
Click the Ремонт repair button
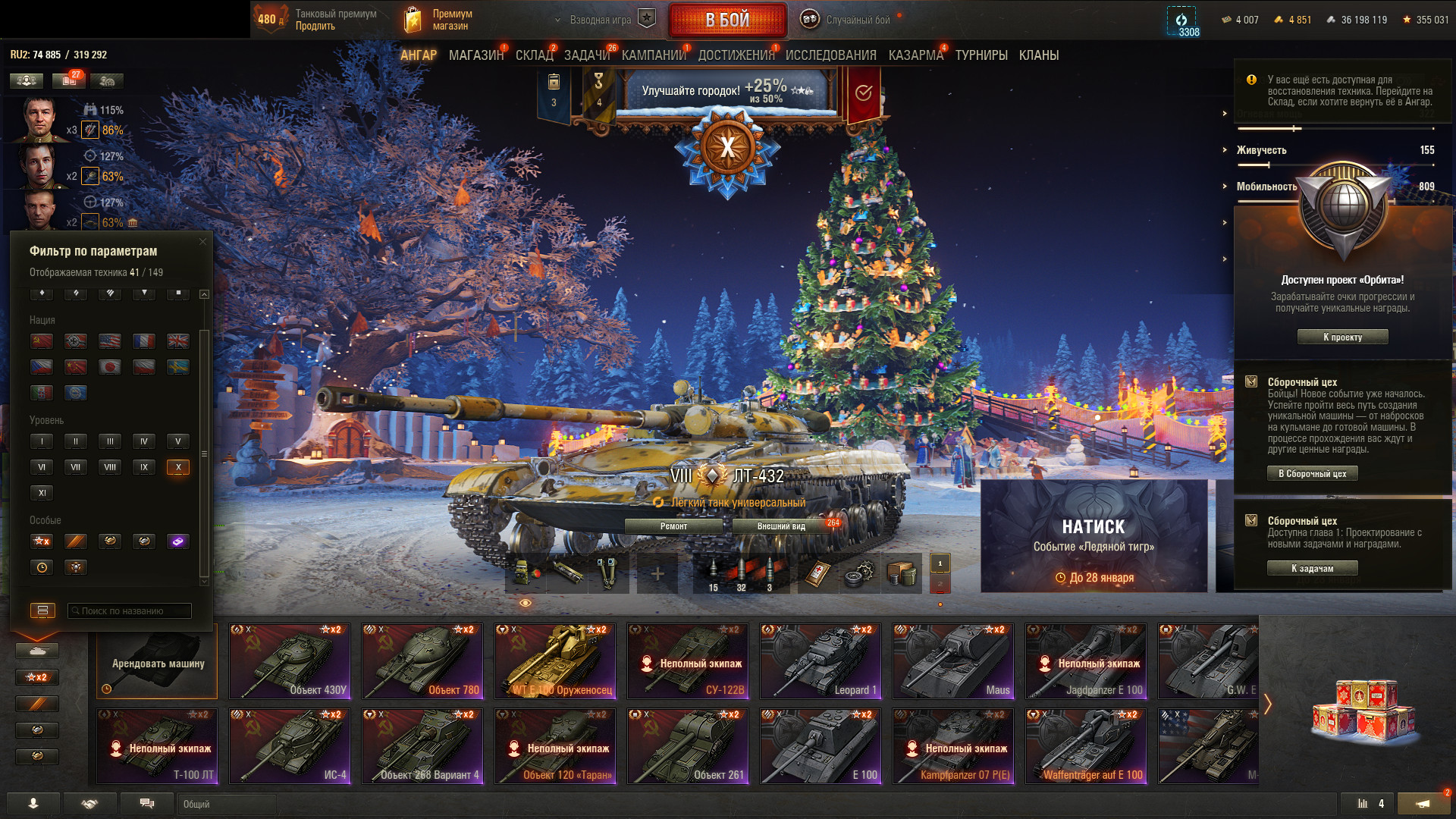[673, 526]
